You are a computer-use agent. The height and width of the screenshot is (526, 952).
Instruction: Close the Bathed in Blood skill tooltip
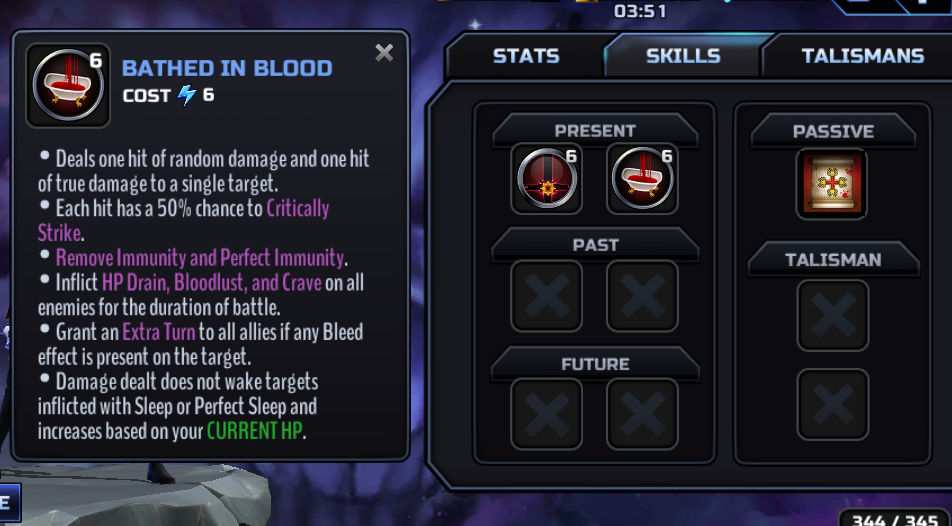[x=384, y=53]
